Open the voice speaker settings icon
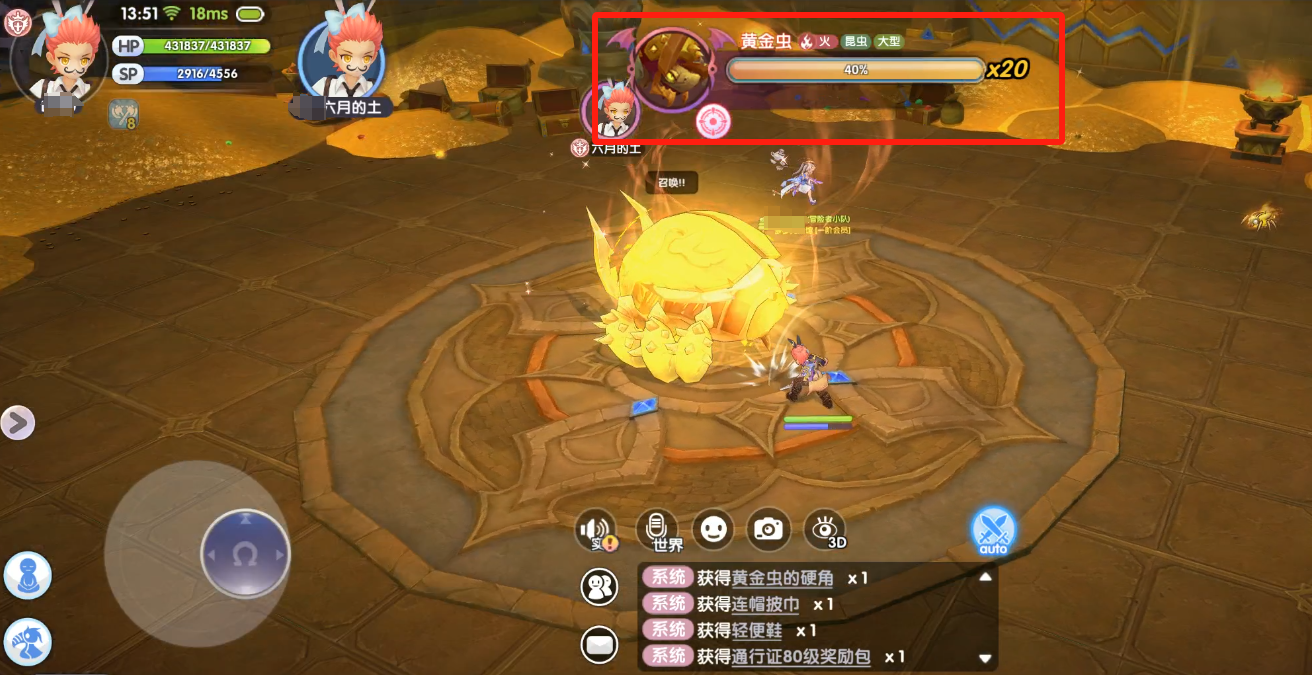 click(x=595, y=530)
